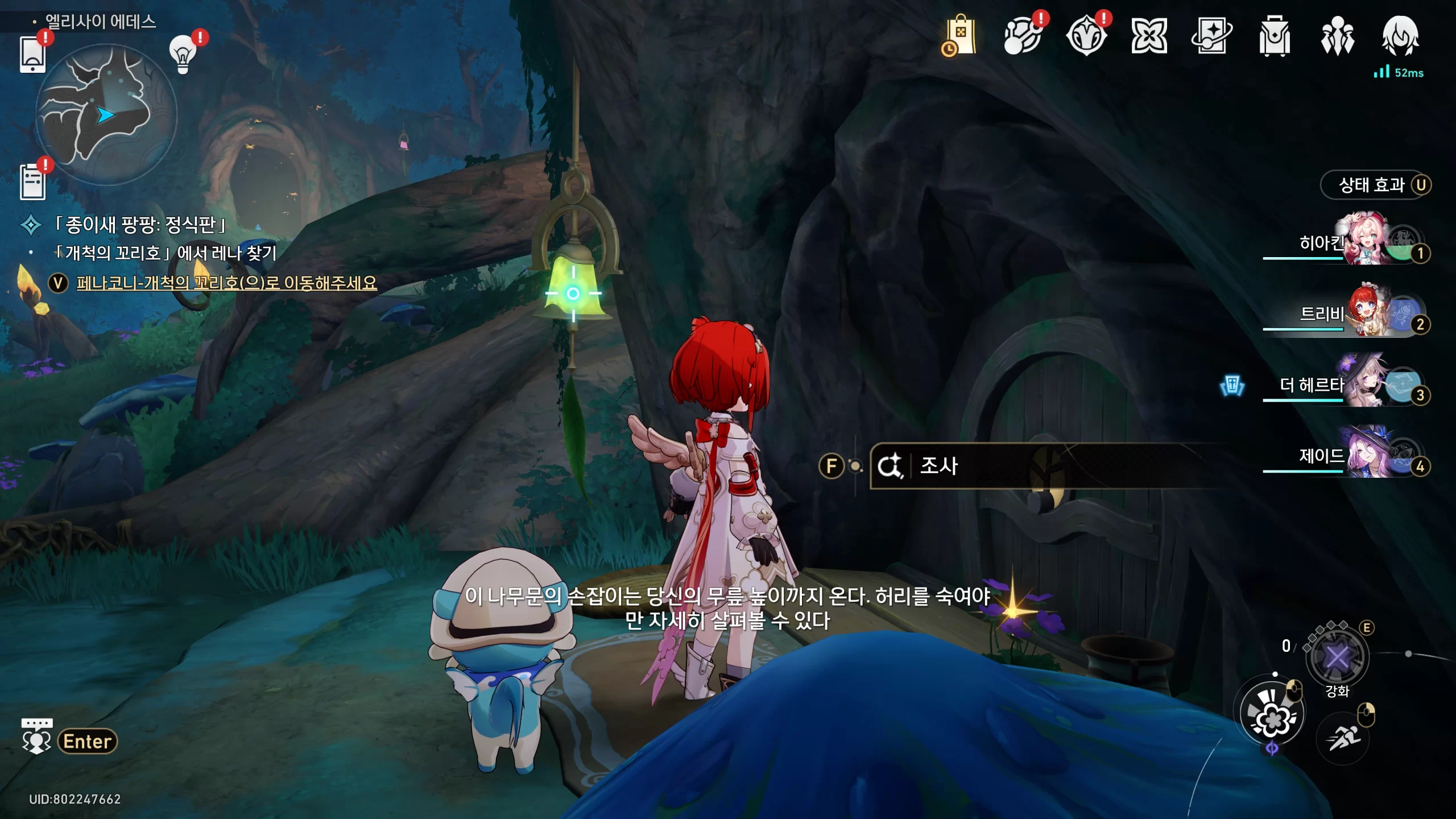Open the star card warp icon

tap(1211, 36)
